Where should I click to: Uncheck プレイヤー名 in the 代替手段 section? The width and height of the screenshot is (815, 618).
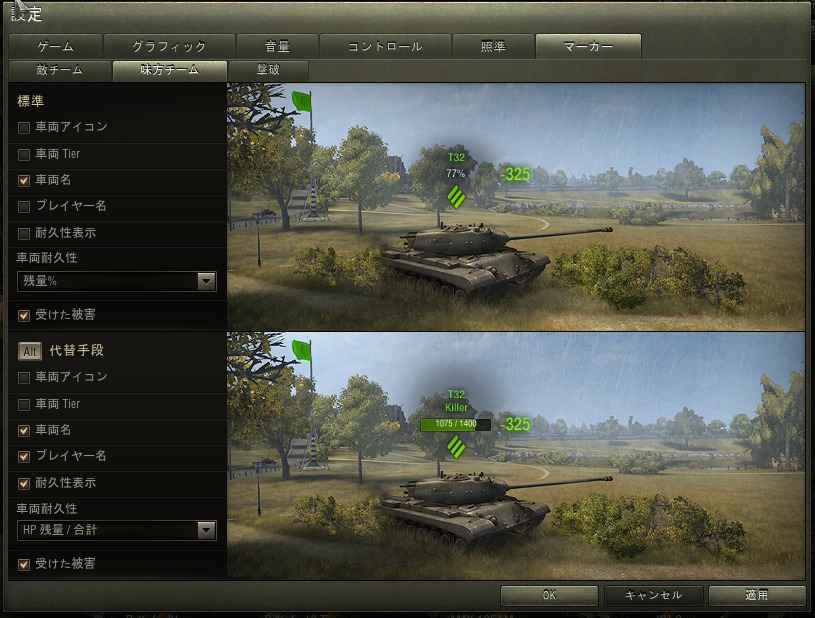[24, 457]
